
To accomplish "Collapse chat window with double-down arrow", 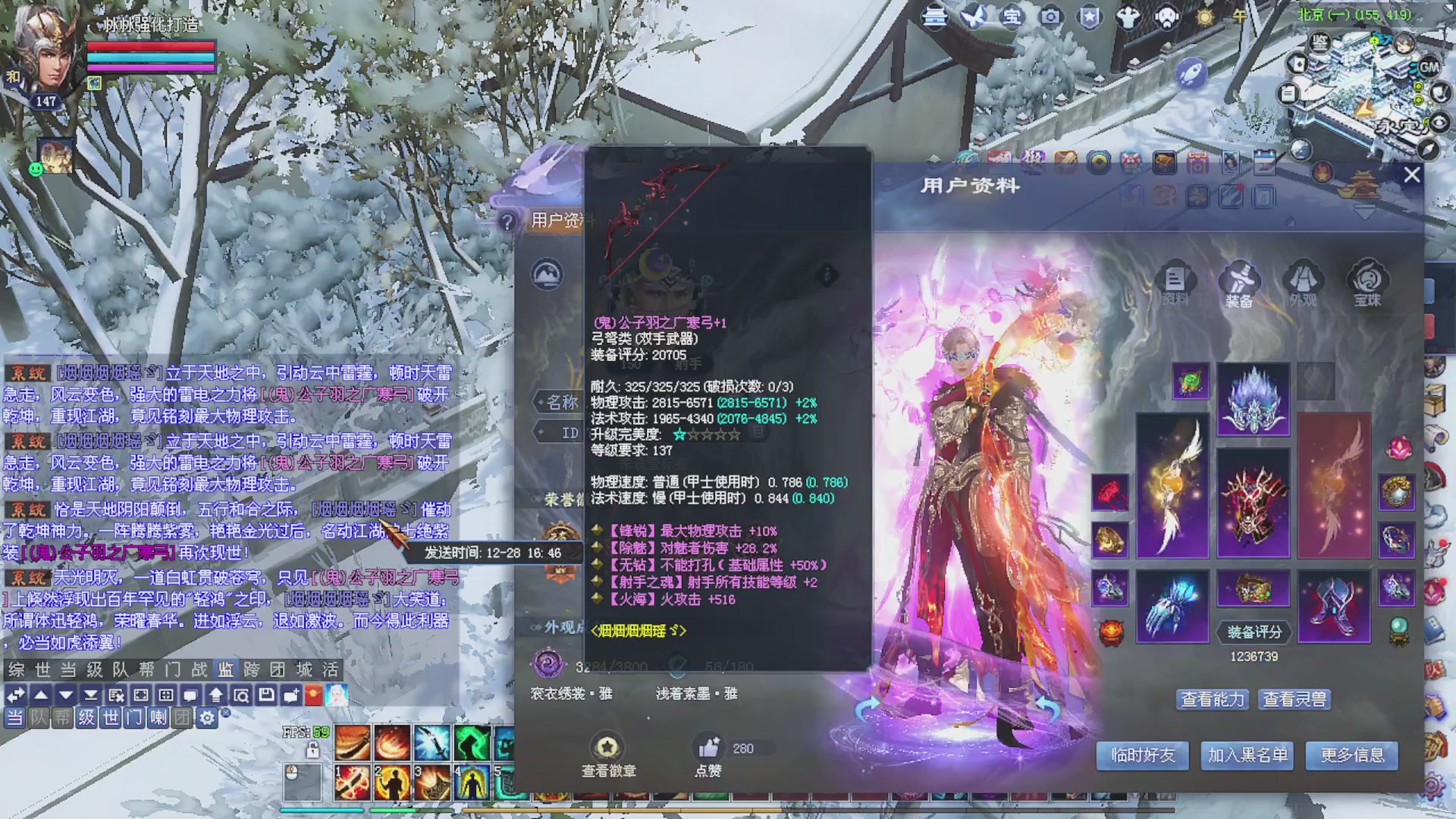I will pyautogui.click(x=91, y=695).
